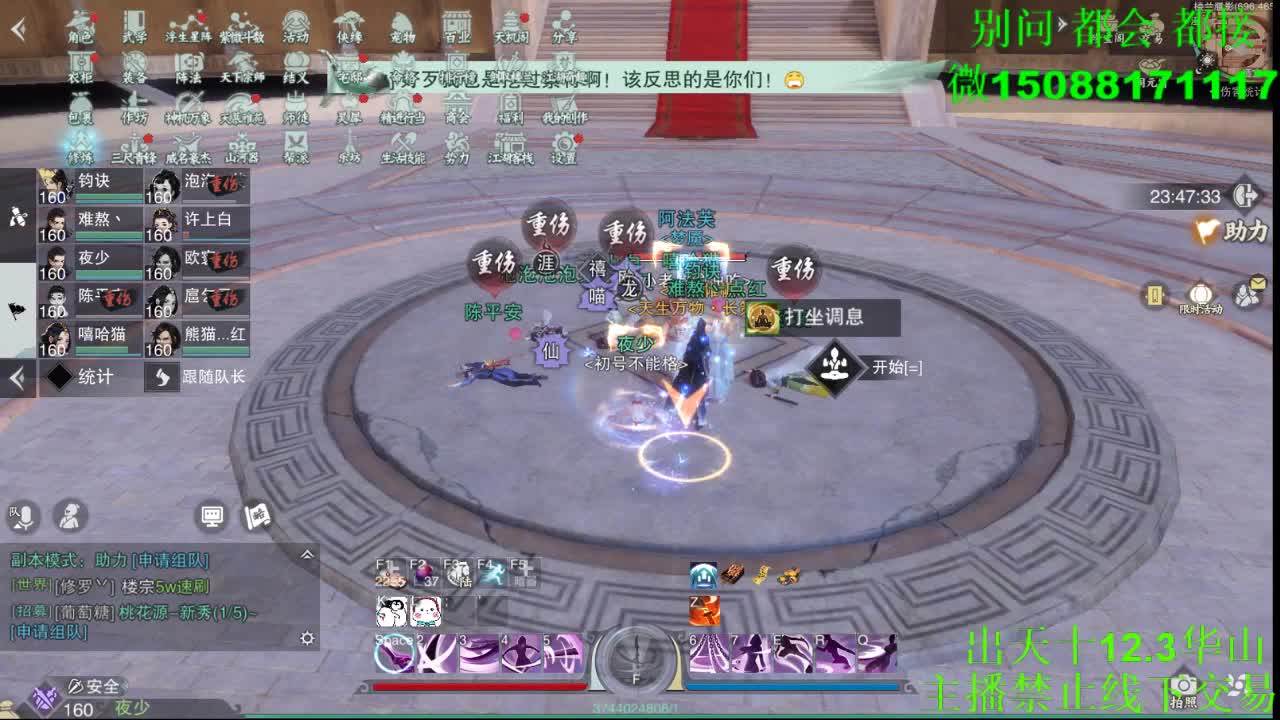Open the 帮派 (Guild) panel
The width and height of the screenshot is (1280, 720).
[x=295, y=146]
